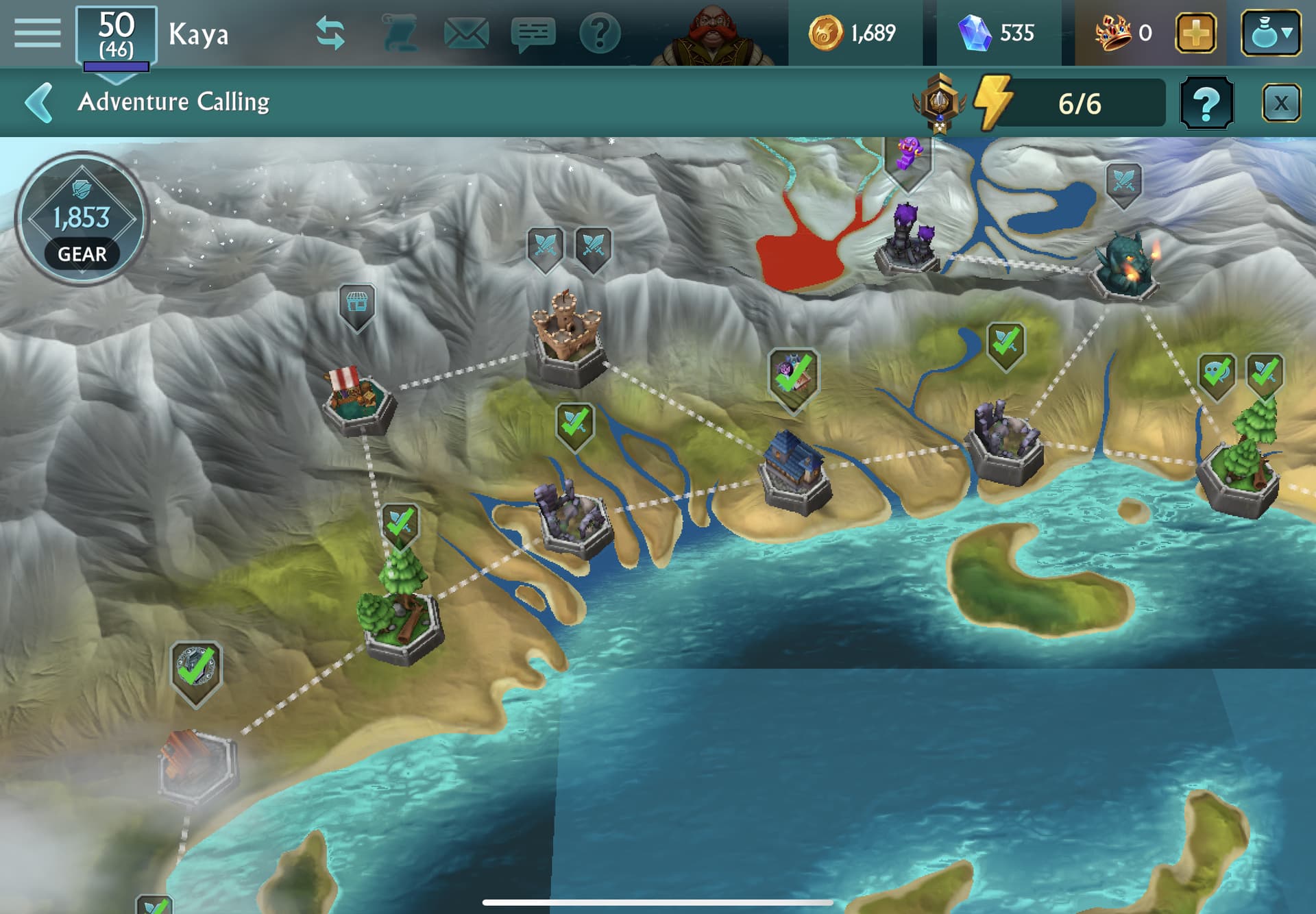Open the mail envelope inbox
The width and height of the screenshot is (1316, 914).
pos(466,33)
